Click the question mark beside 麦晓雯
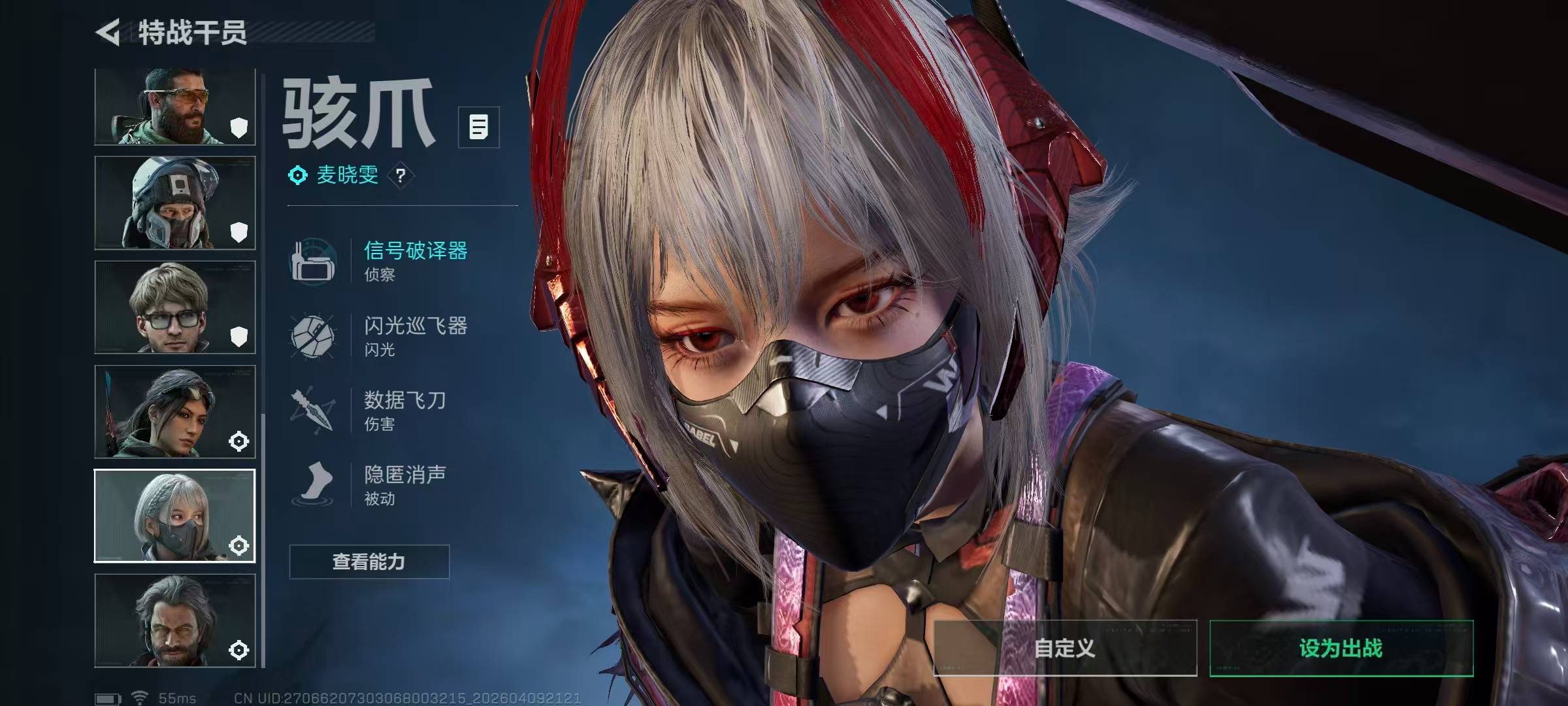 pos(400,175)
